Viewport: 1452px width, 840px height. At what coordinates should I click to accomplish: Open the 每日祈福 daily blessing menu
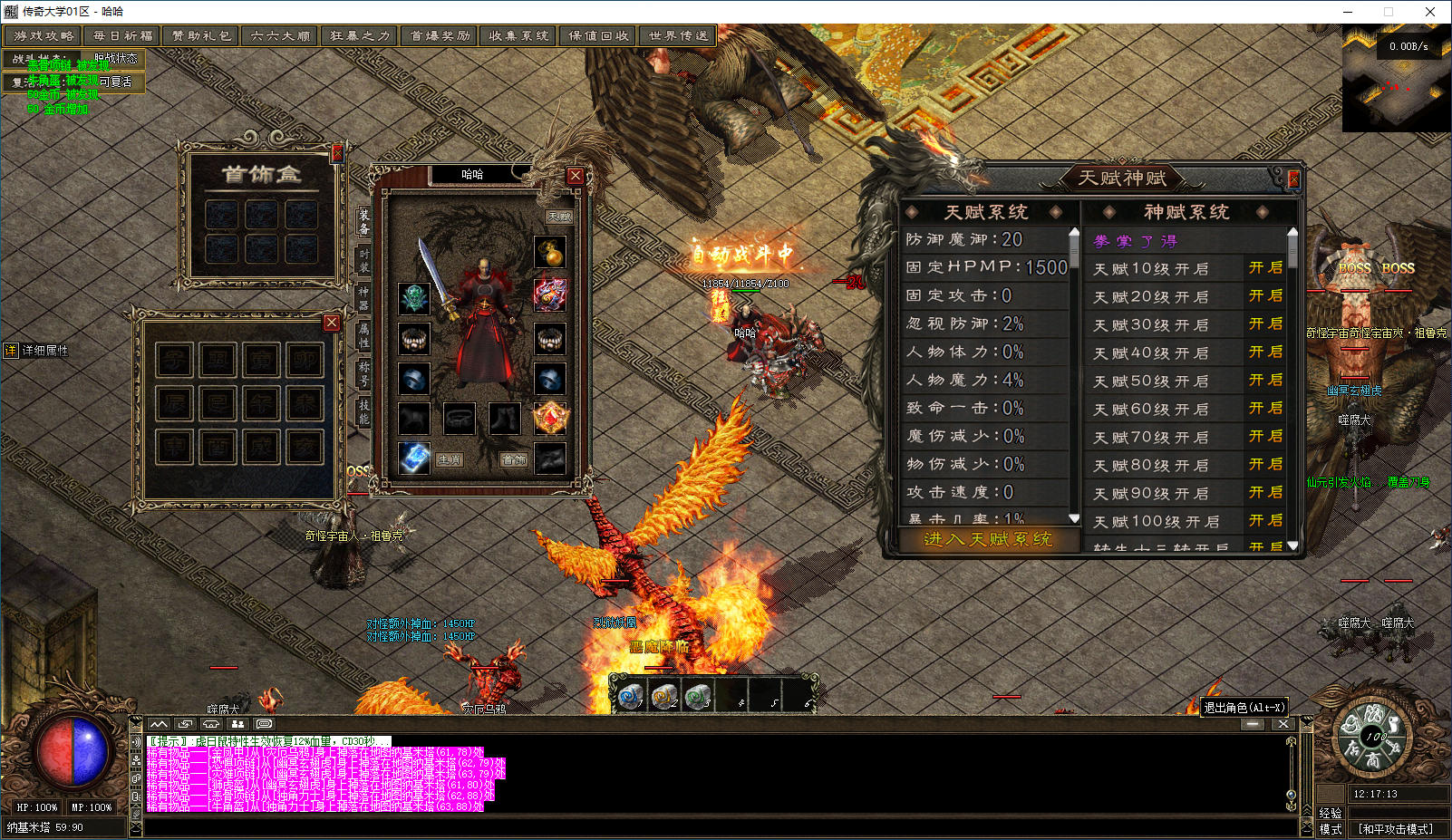(123, 36)
